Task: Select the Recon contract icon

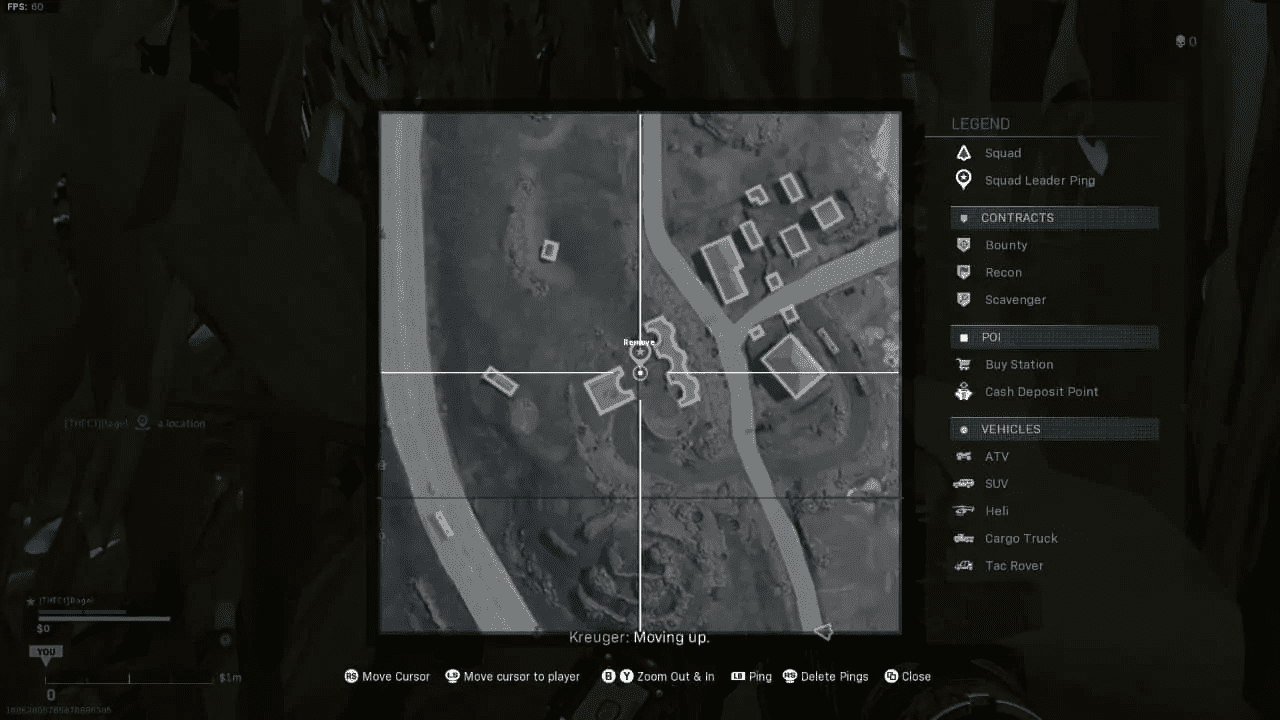Action: coord(963,272)
